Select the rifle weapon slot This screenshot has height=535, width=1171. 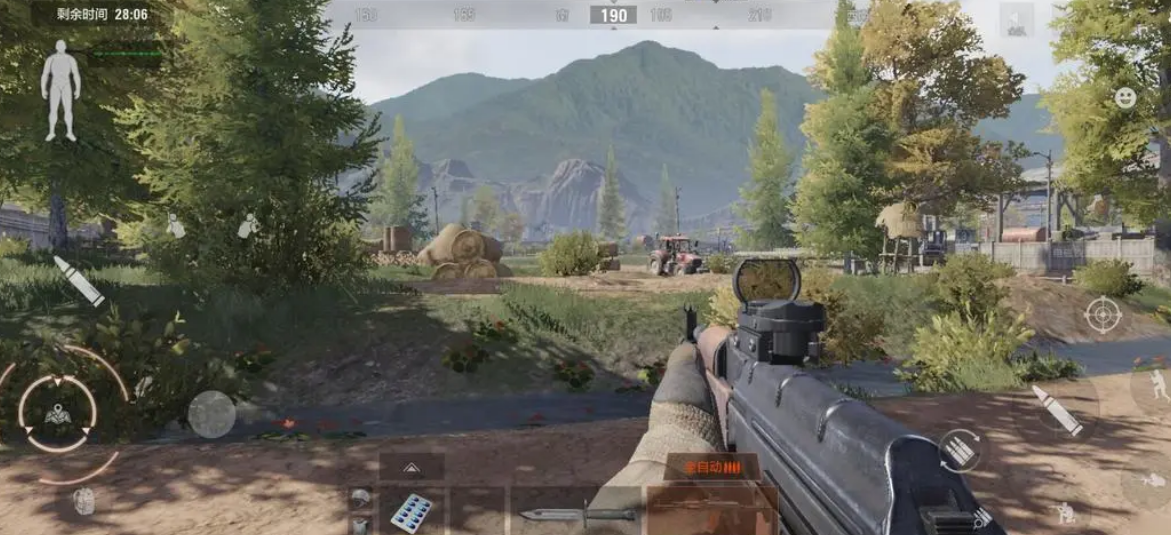(x=711, y=509)
